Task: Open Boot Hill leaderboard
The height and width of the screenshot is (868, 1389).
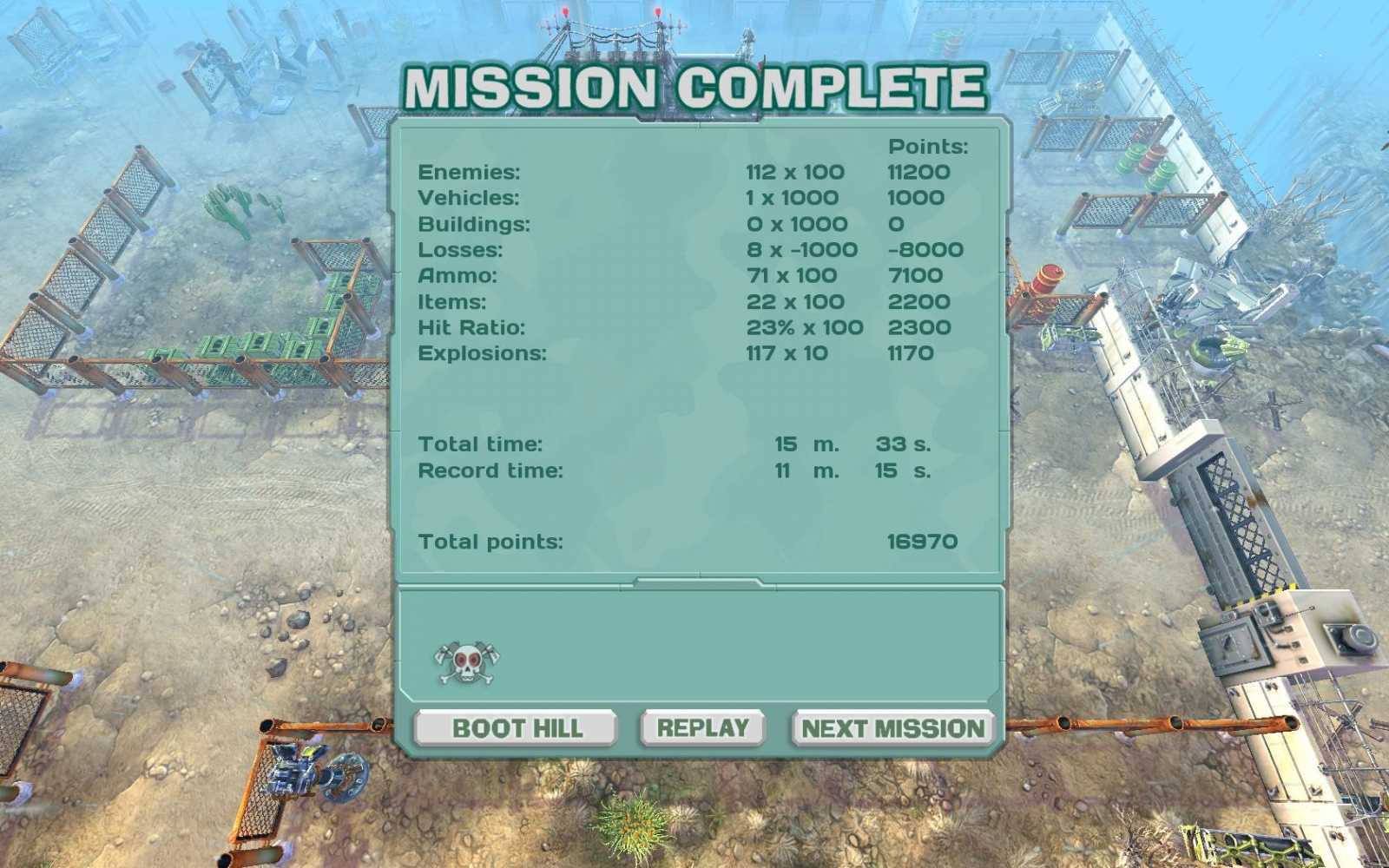Action: [x=516, y=729]
